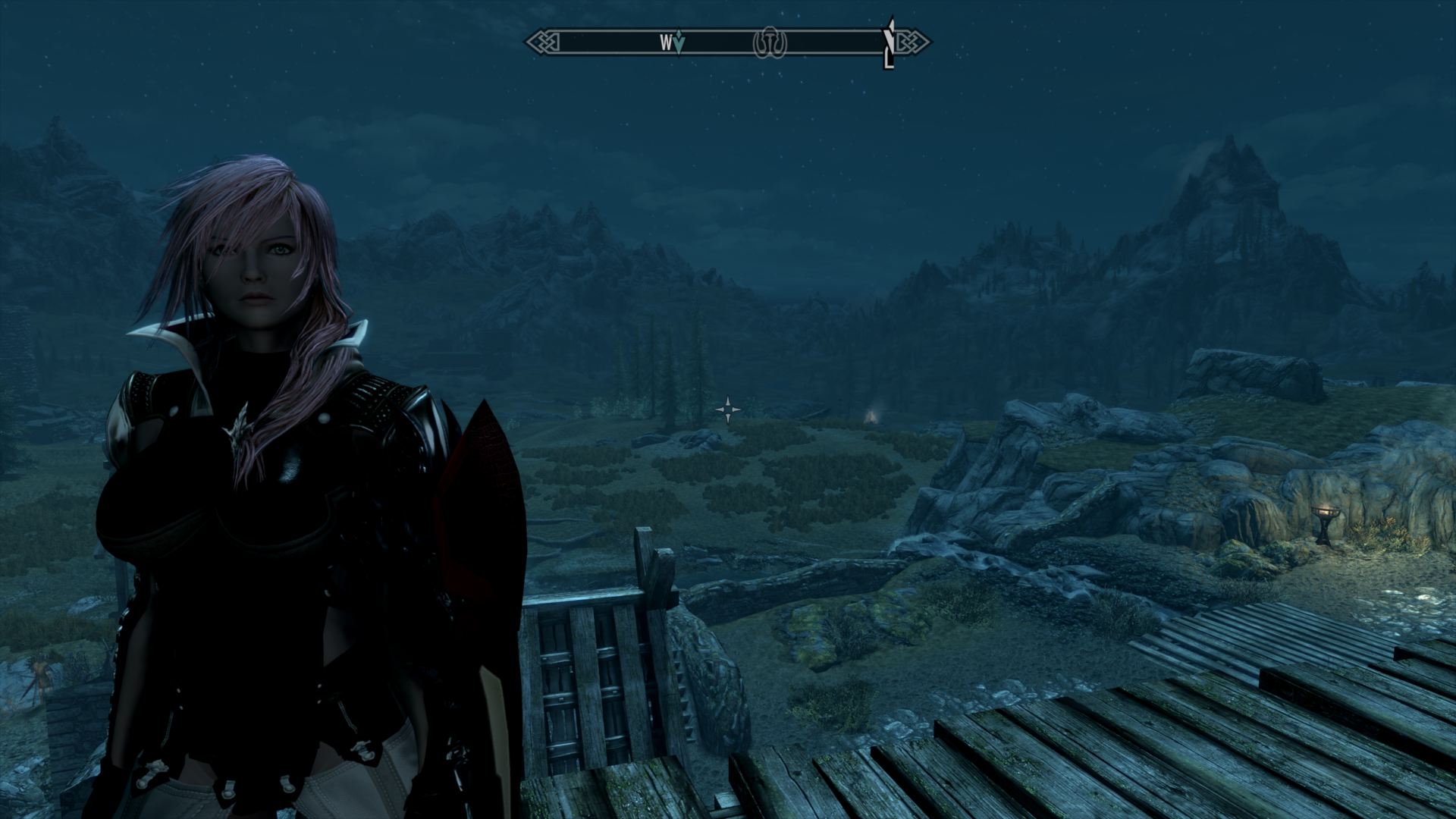The image size is (1456, 819).
Task: Click the compass bar at the top
Action: click(728, 42)
